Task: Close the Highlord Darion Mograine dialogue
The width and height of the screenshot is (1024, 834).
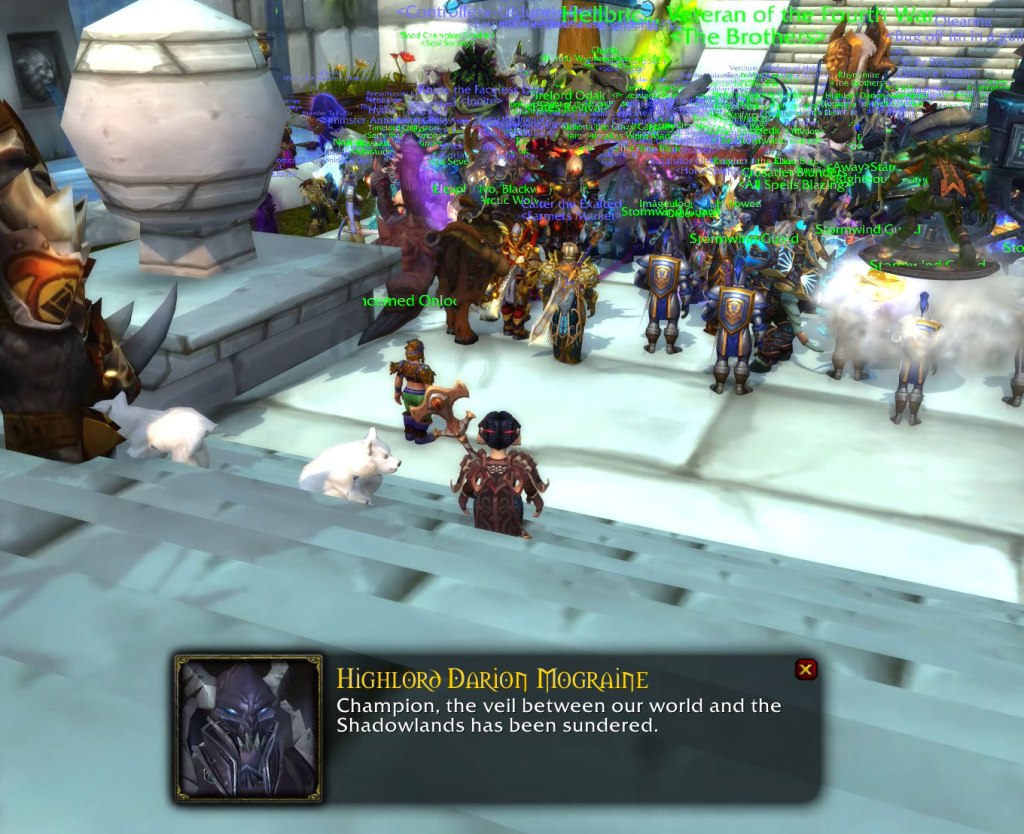Action: [x=805, y=670]
